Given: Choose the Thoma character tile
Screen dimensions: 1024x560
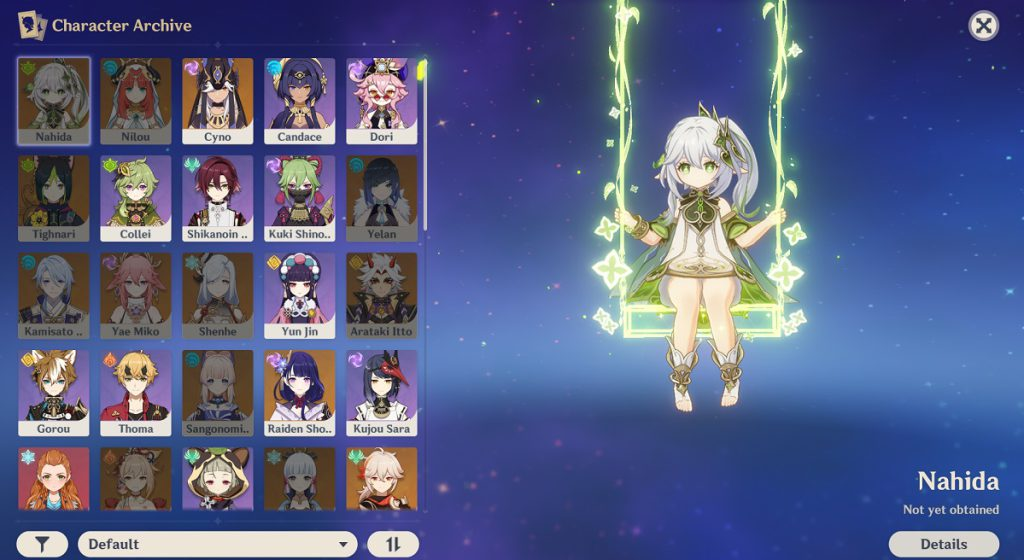Looking at the screenshot, I should point(136,392).
